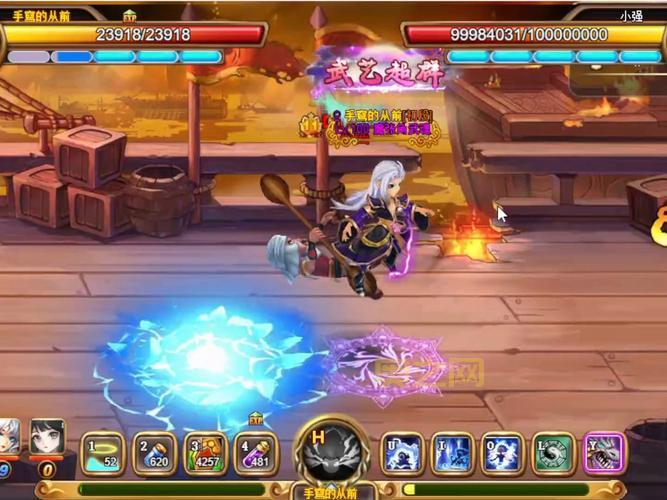Use the item in slot 1 (52)

coord(101,453)
